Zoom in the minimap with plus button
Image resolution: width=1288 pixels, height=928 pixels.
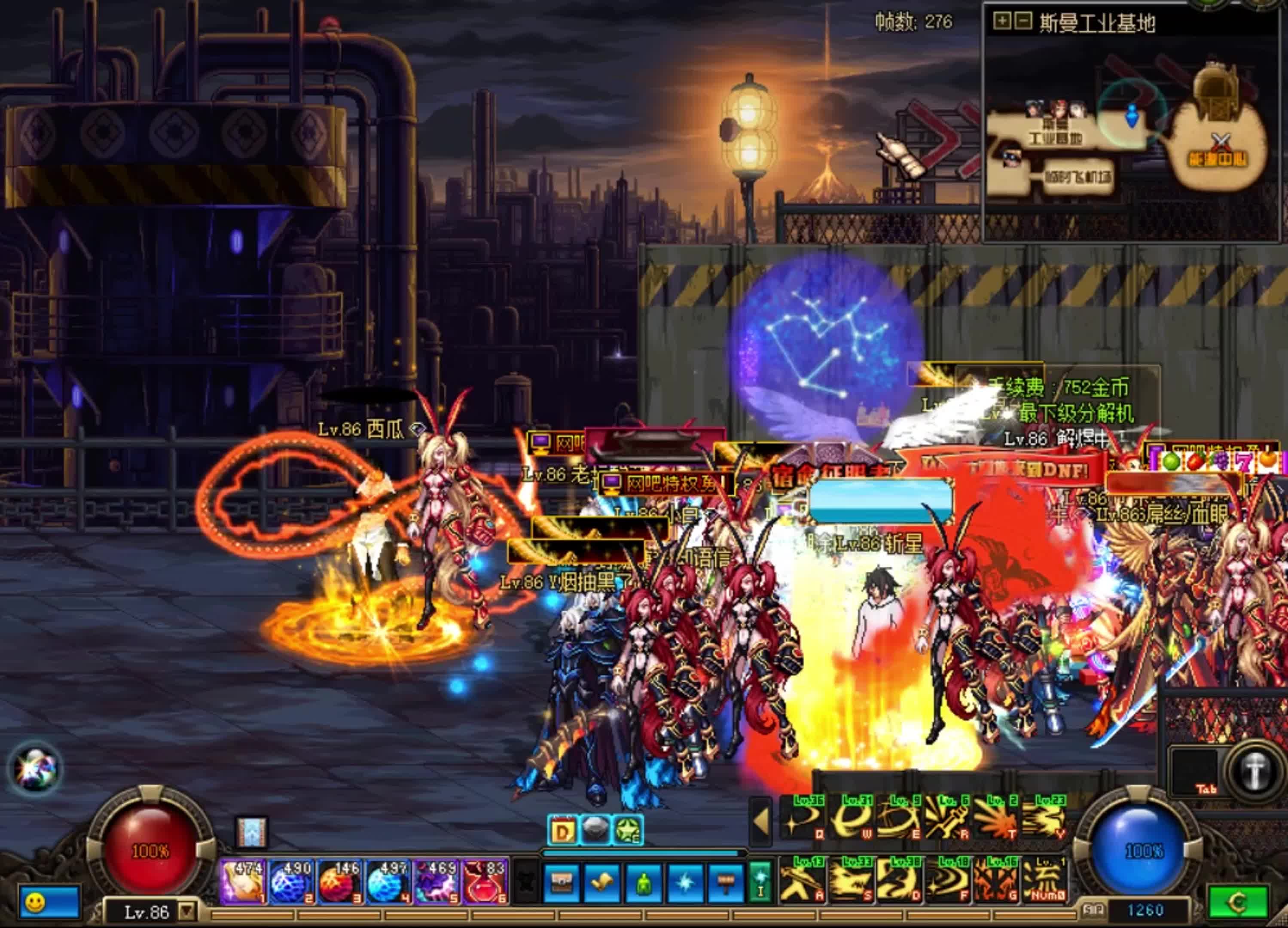(1002, 21)
